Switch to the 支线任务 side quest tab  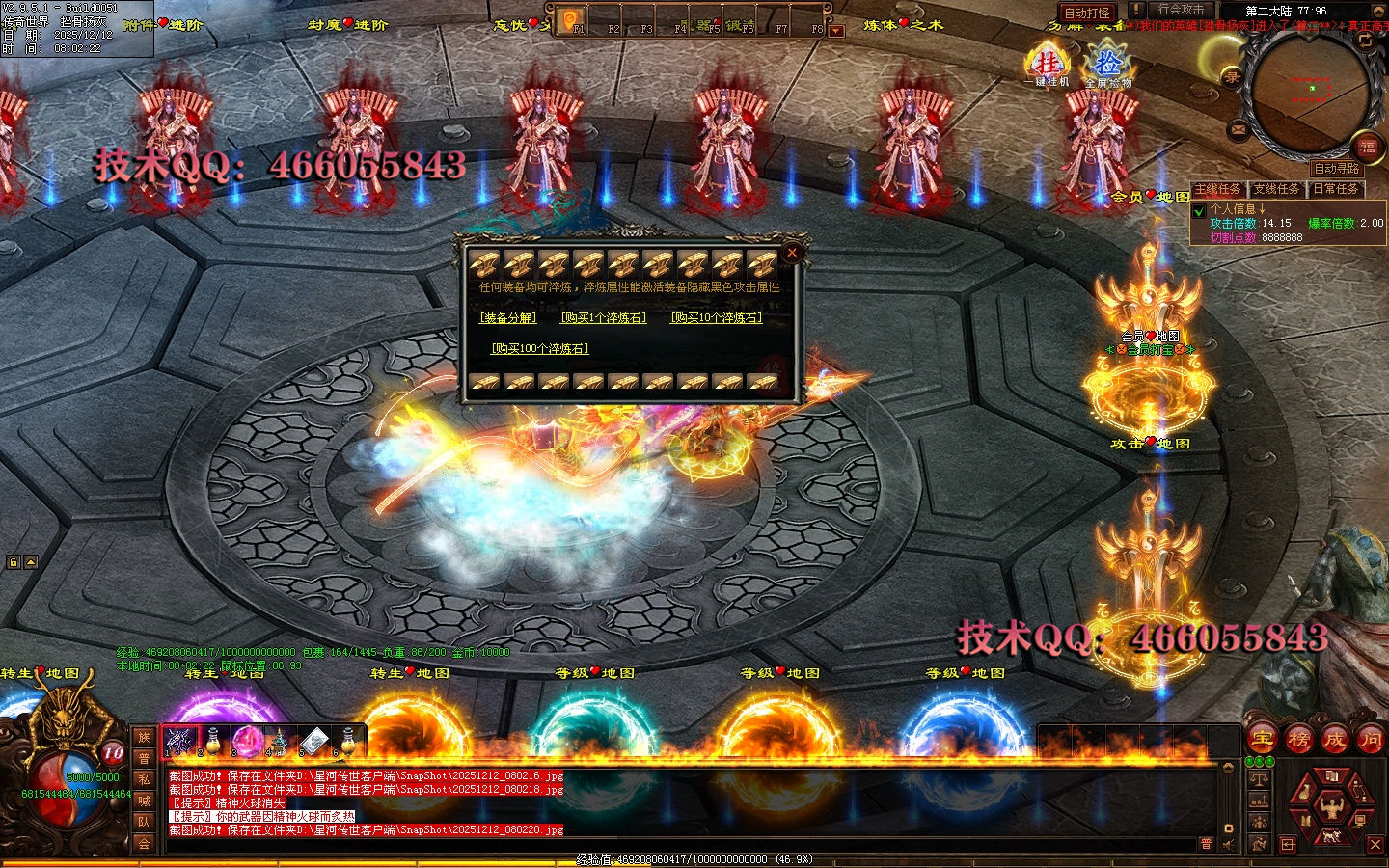1276,189
